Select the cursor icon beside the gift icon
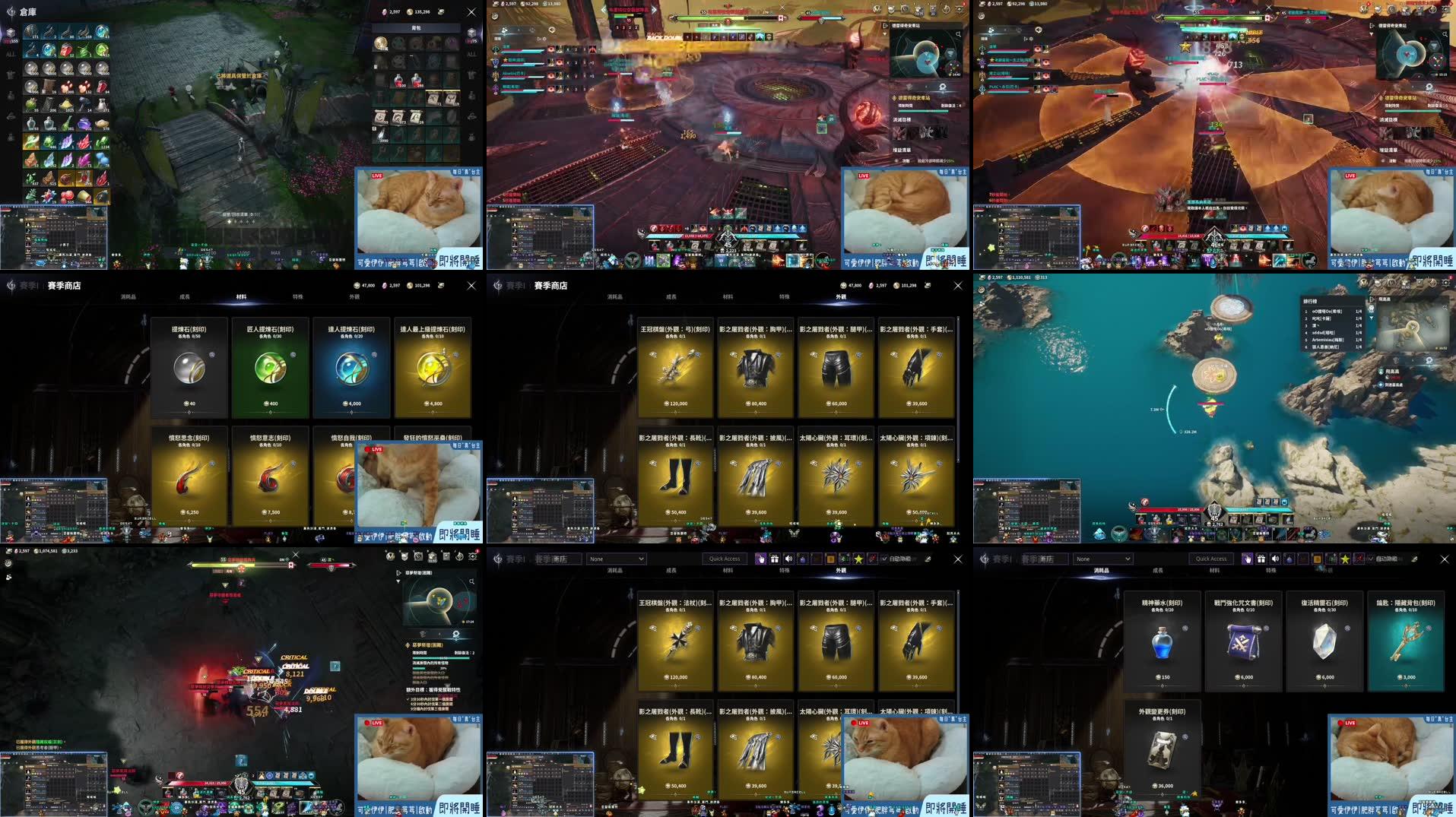Image resolution: width=1456 pixels, height=817 pixels. click(761, 559)
